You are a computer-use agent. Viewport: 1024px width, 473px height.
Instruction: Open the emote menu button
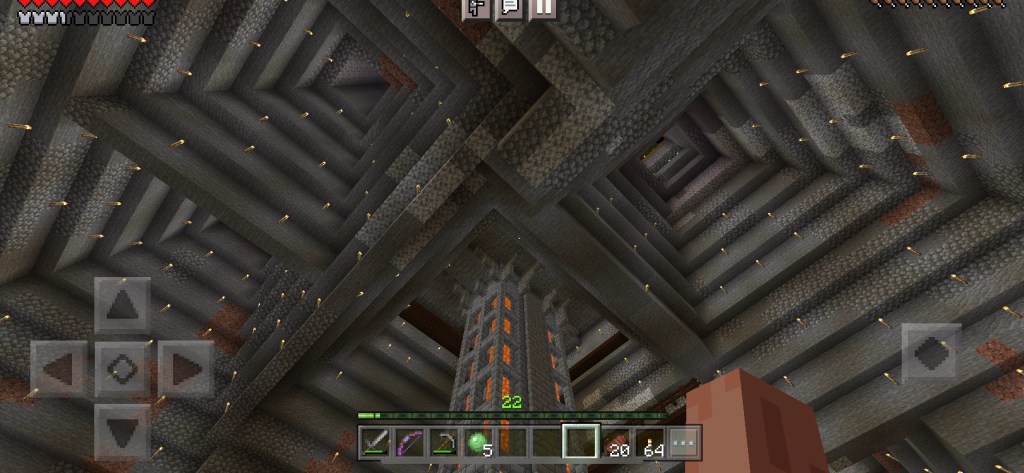click(x=477, y=9)
